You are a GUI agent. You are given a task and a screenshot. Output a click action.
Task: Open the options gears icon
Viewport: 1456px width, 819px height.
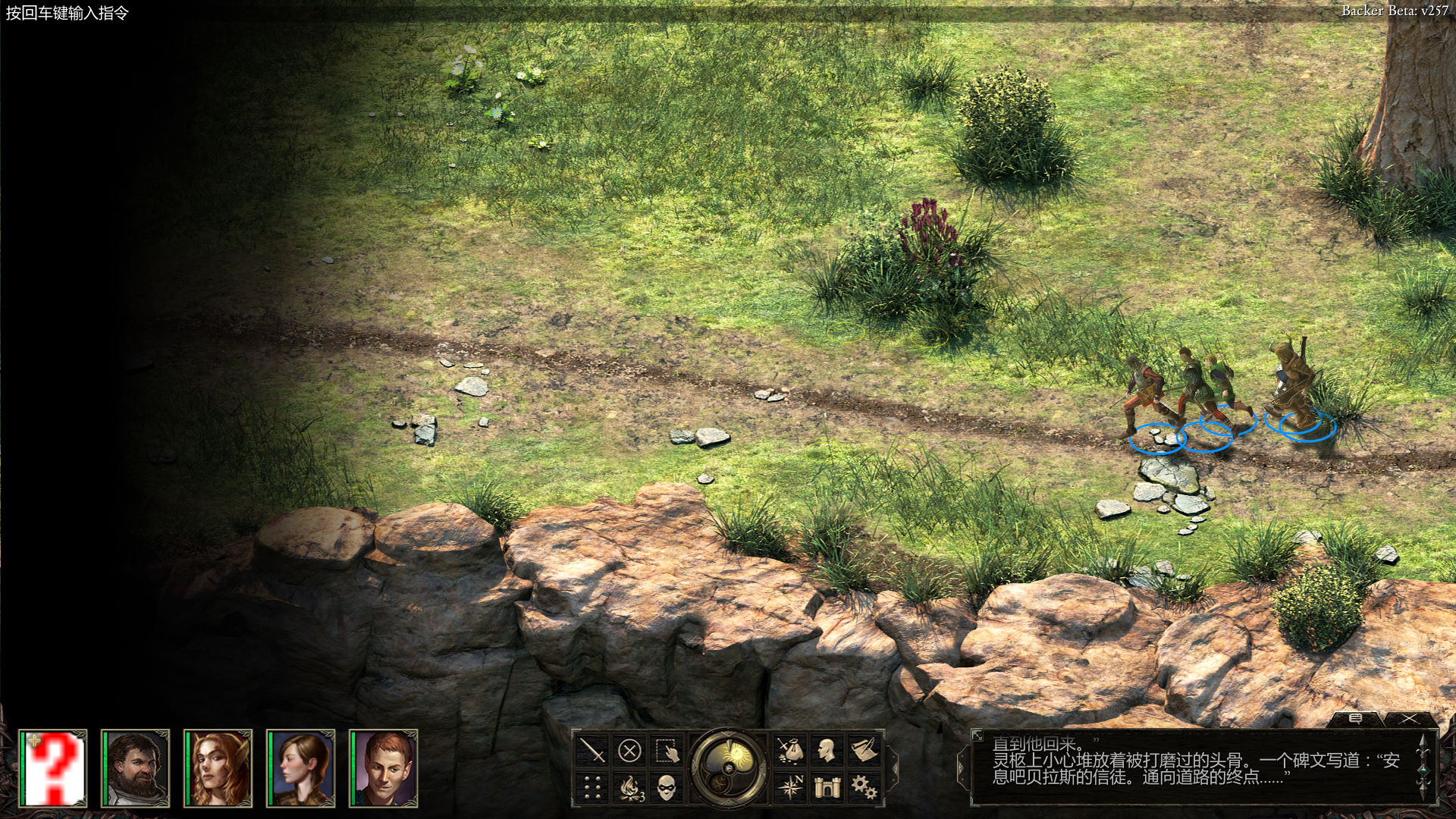coord(864,787)
